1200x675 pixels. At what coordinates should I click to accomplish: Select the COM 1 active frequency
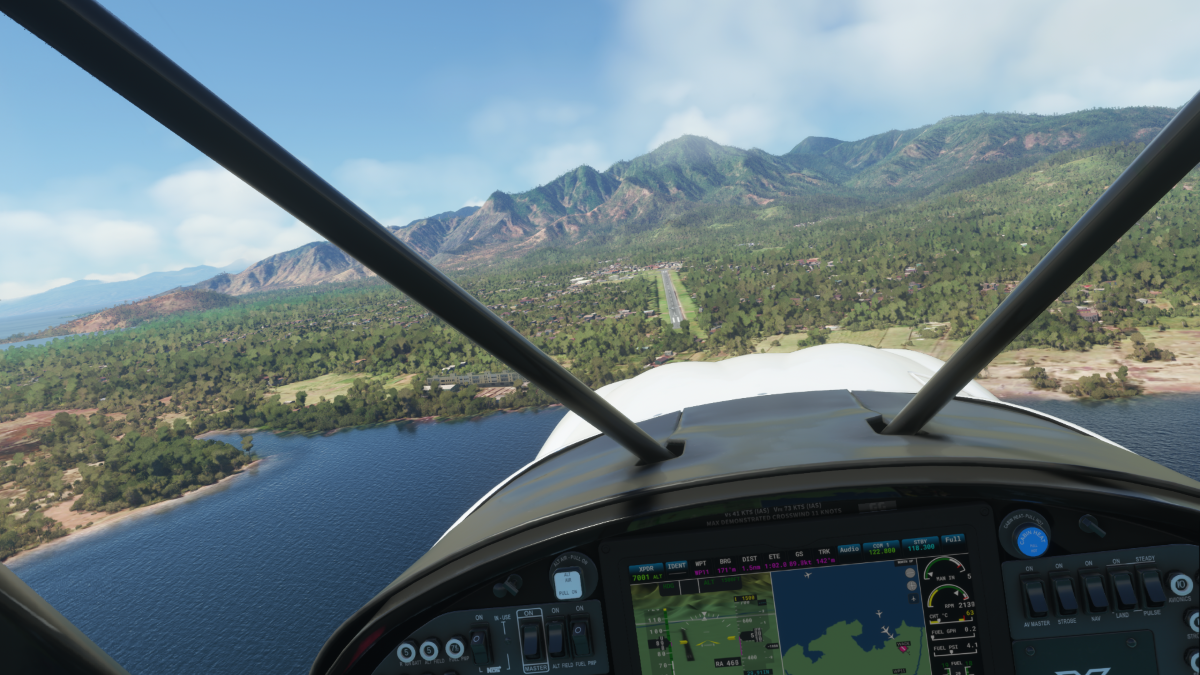pyautogui.click(x=880, y=547)
